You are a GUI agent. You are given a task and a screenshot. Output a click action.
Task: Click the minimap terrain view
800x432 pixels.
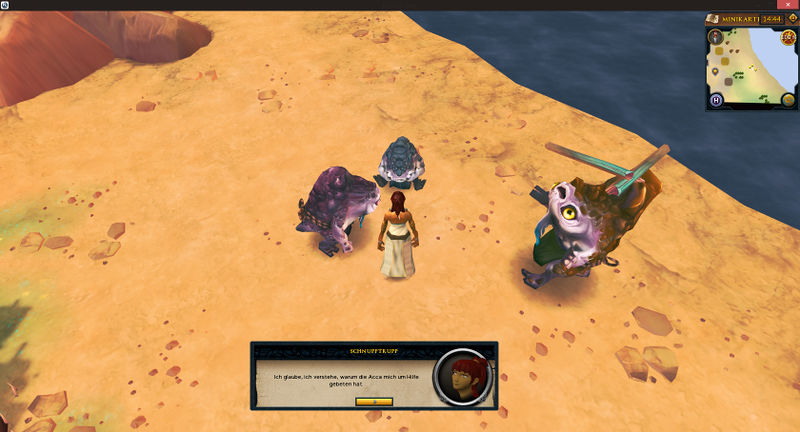pyautogui.click(x=752, y=65)
